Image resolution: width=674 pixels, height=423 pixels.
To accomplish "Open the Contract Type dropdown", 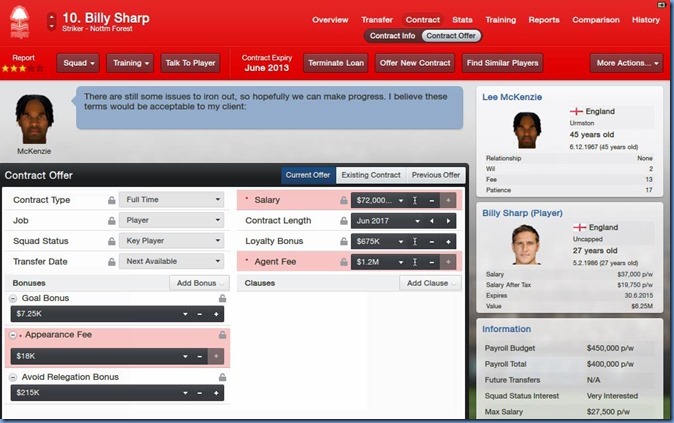I will click(171, 200).
